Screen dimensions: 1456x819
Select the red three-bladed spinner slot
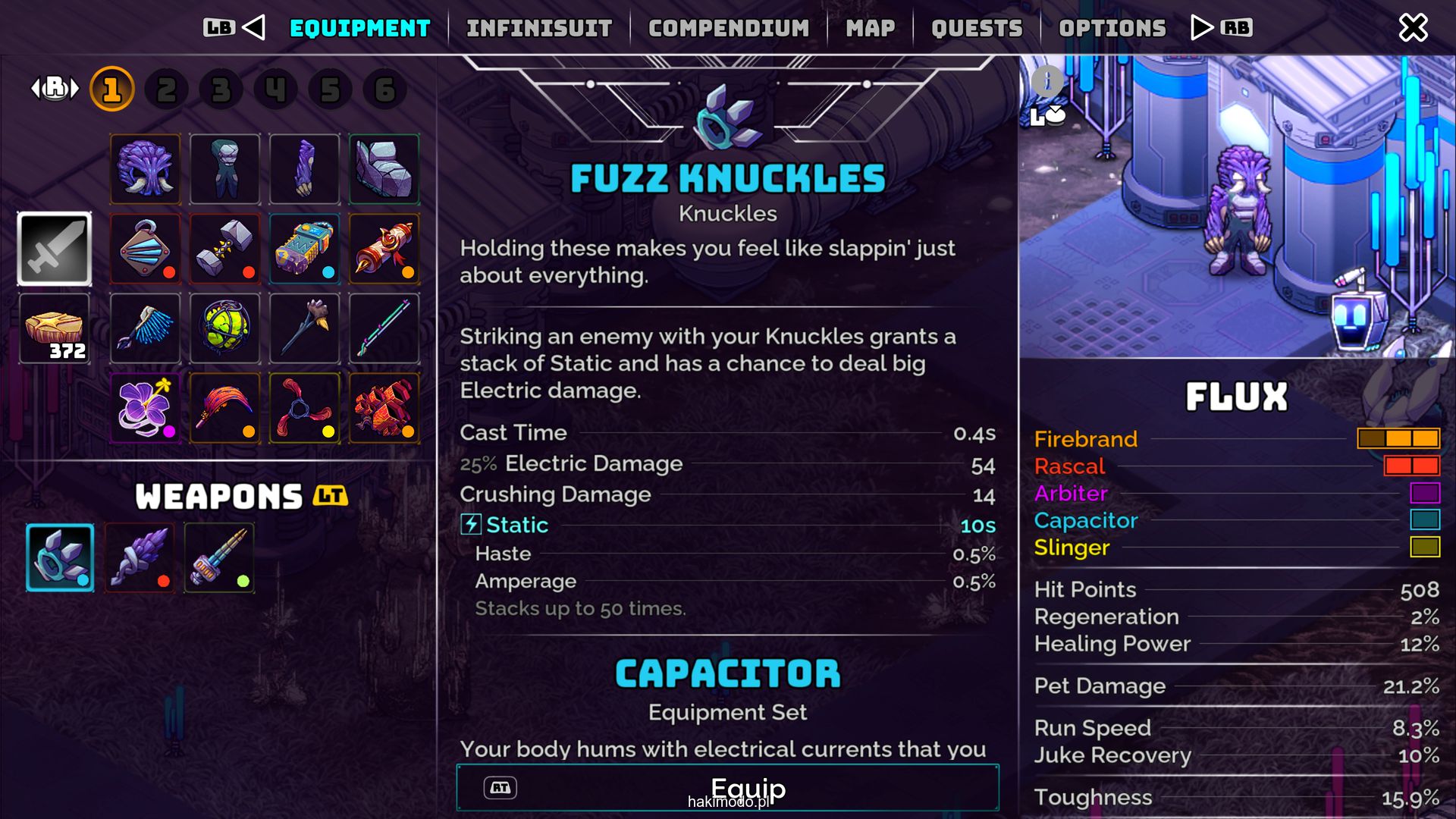point(305,408)
